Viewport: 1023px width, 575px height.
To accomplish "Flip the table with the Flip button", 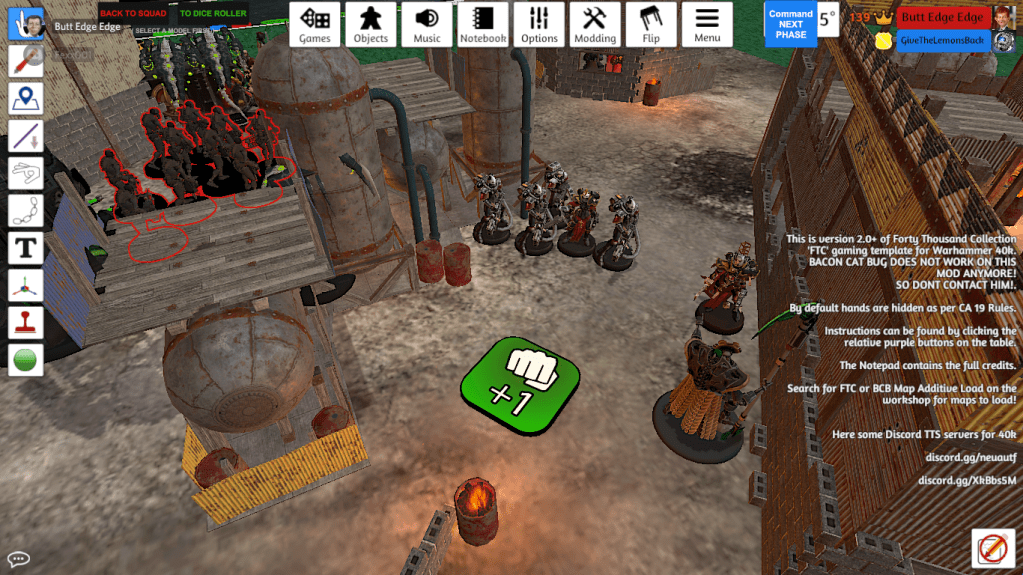I will click(x=651, y=24).
